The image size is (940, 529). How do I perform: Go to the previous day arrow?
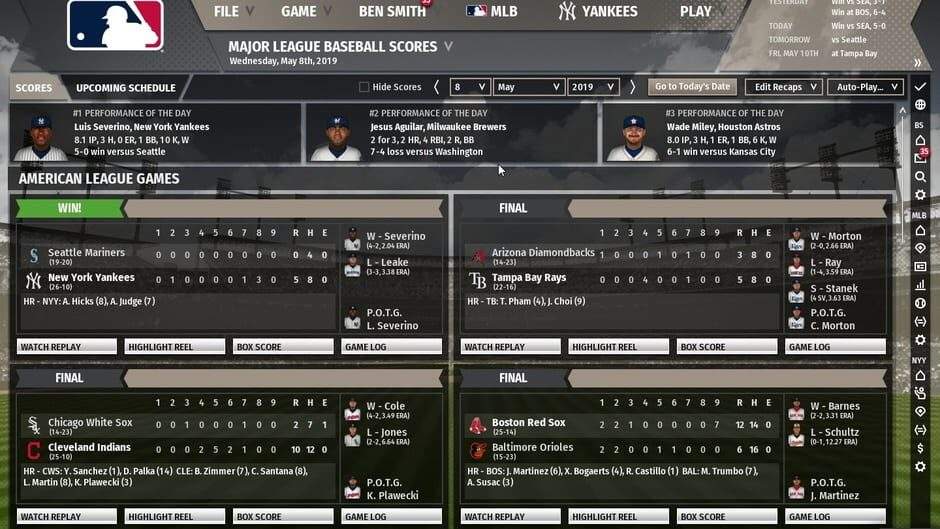coord(436,87)
